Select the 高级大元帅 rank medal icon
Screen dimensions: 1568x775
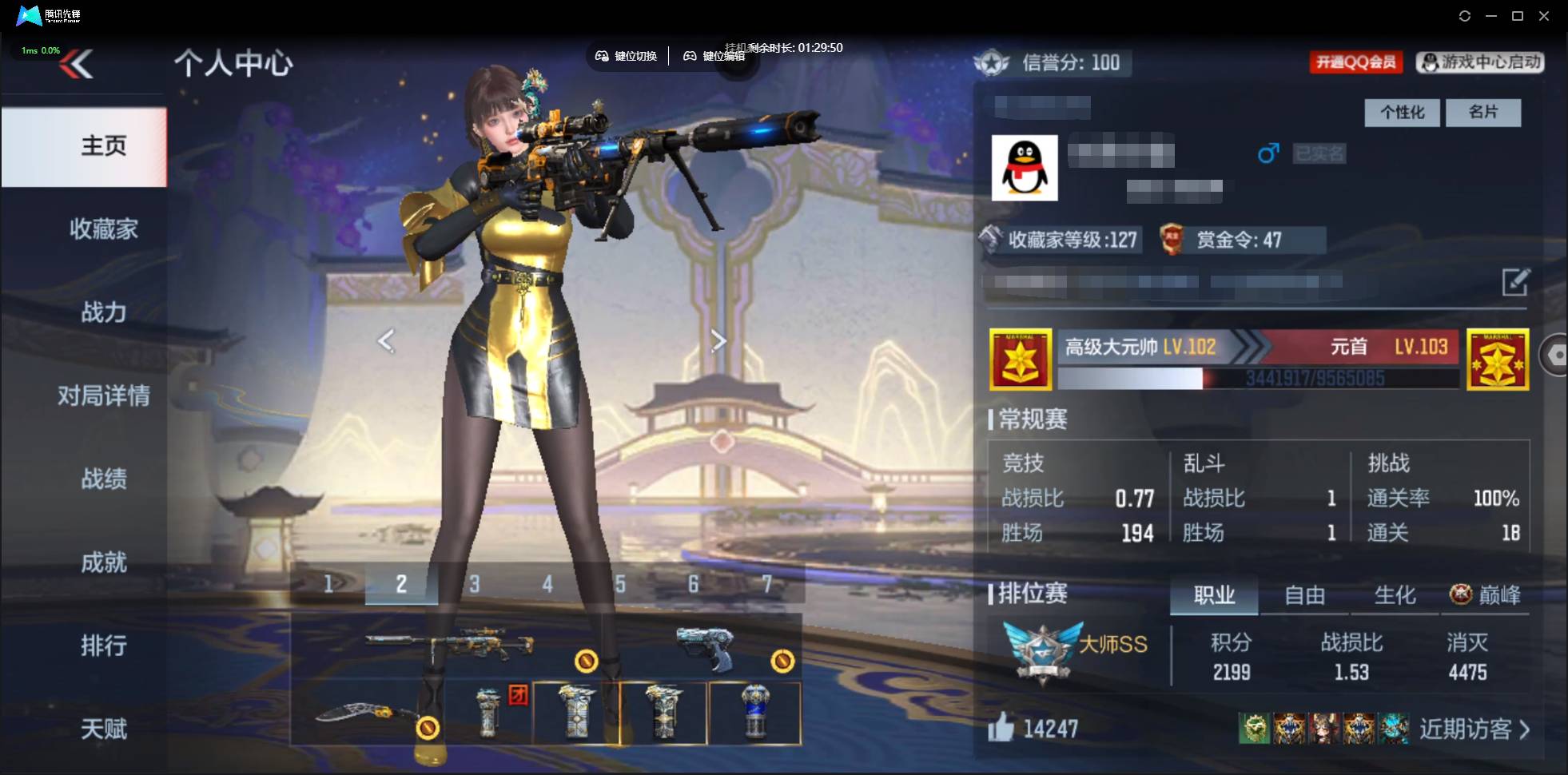1021,360
